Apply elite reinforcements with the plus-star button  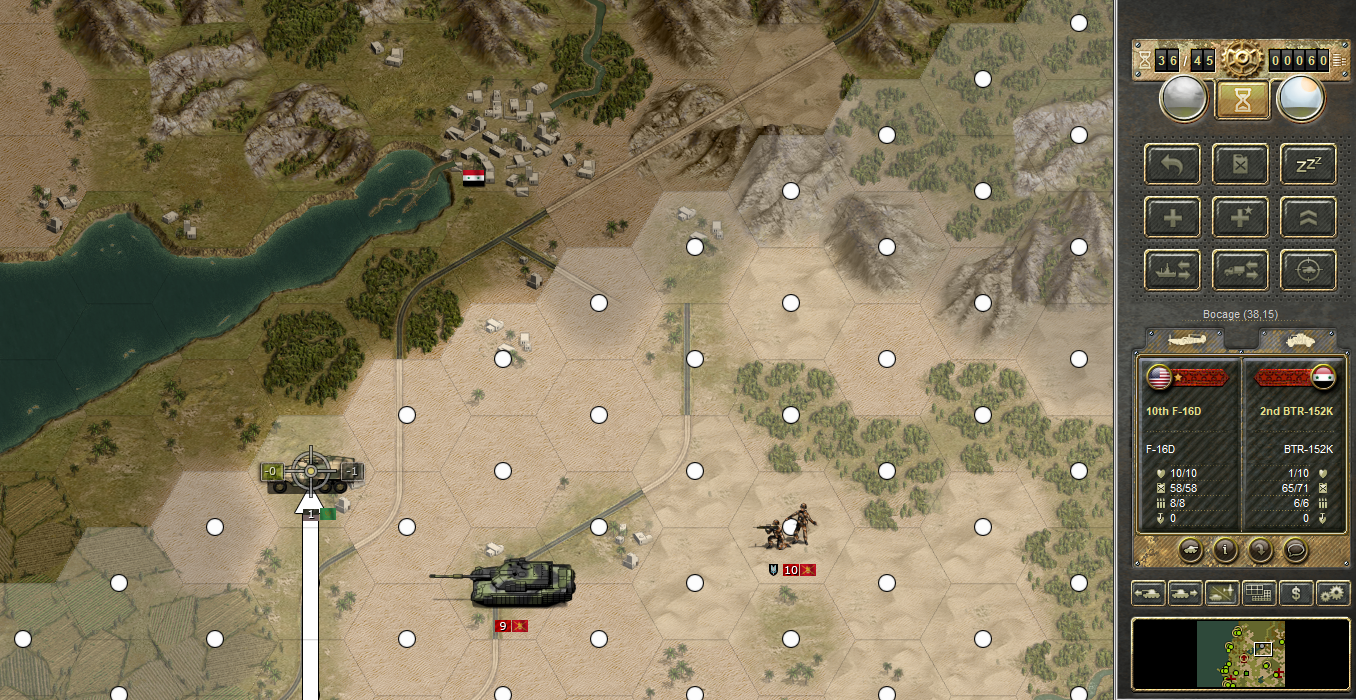1241,217
